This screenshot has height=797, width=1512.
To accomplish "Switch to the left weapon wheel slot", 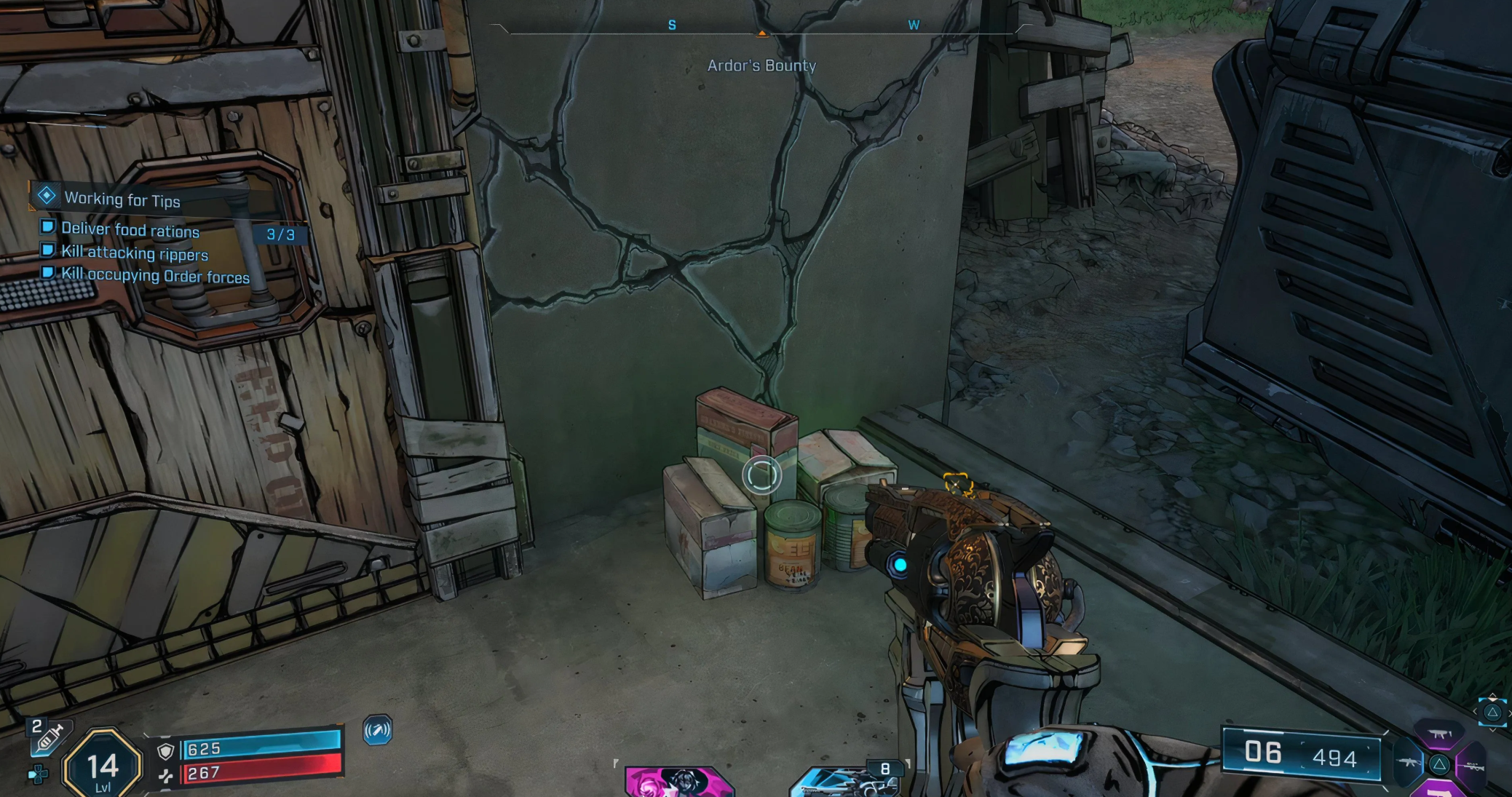I will tap(1409, 764).
